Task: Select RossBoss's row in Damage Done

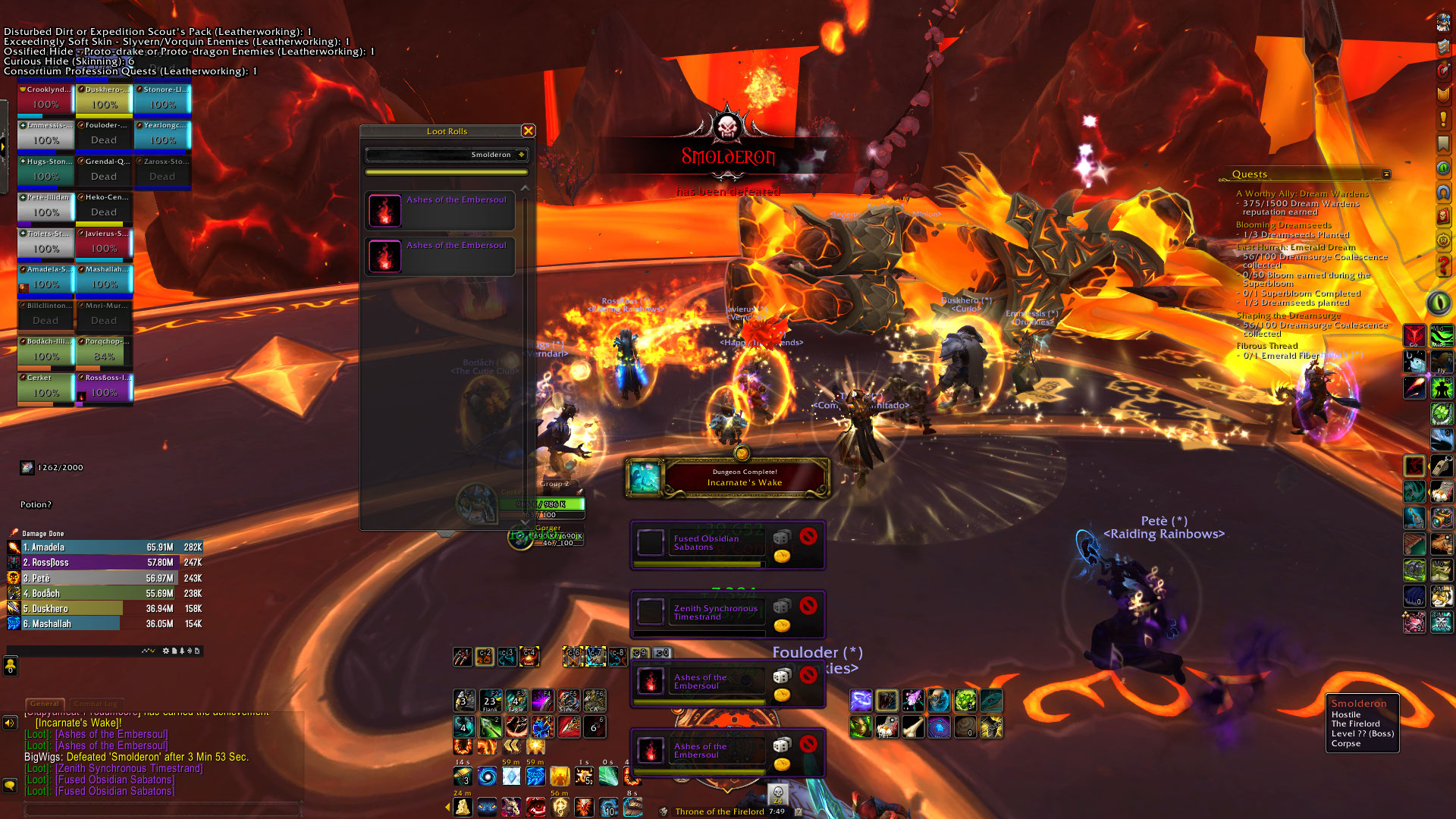Action: (x=105, y=563)
